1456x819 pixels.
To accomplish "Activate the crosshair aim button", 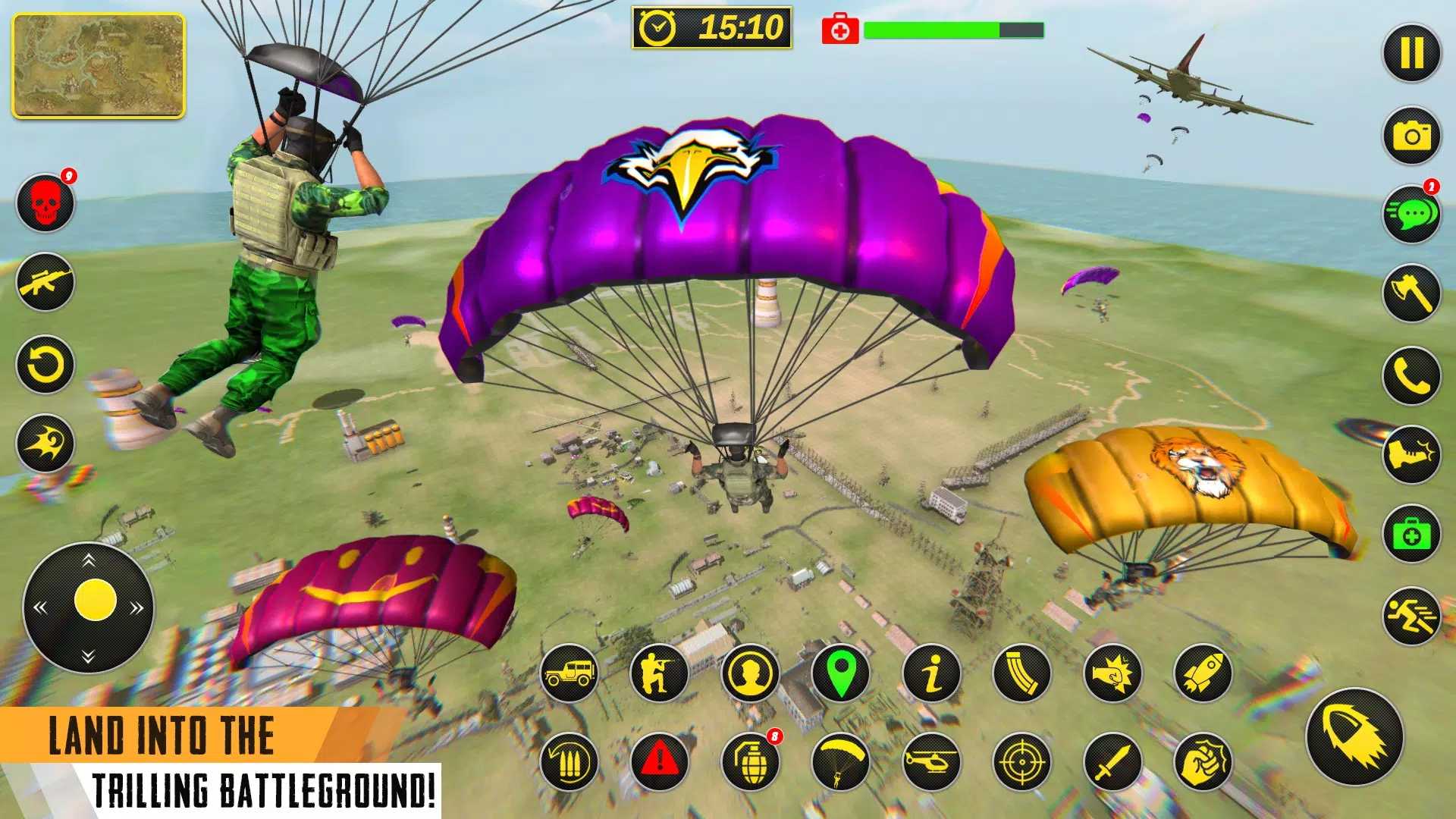I will pos(1021,761).
